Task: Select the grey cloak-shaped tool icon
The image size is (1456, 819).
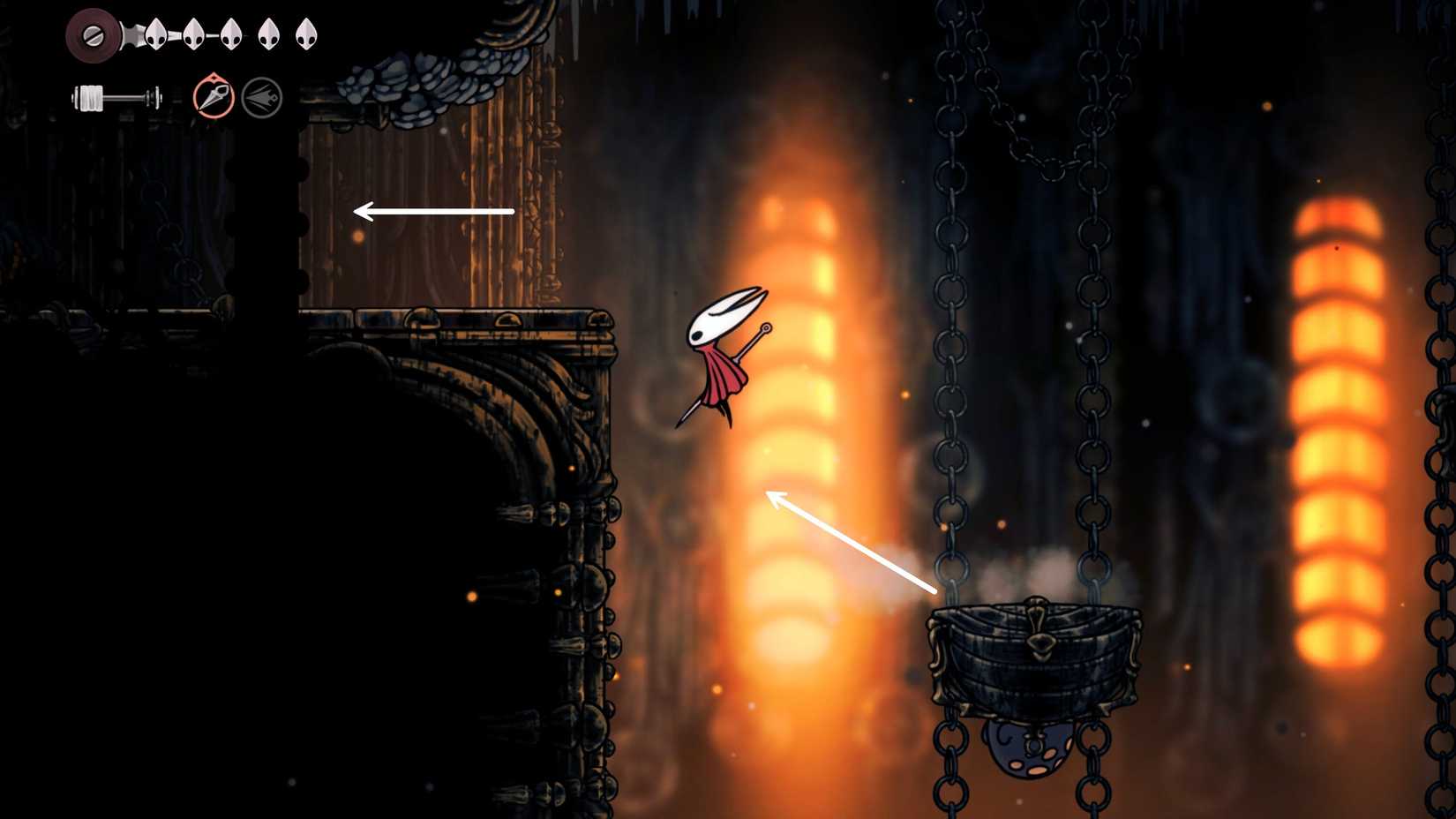Action: 262,98
